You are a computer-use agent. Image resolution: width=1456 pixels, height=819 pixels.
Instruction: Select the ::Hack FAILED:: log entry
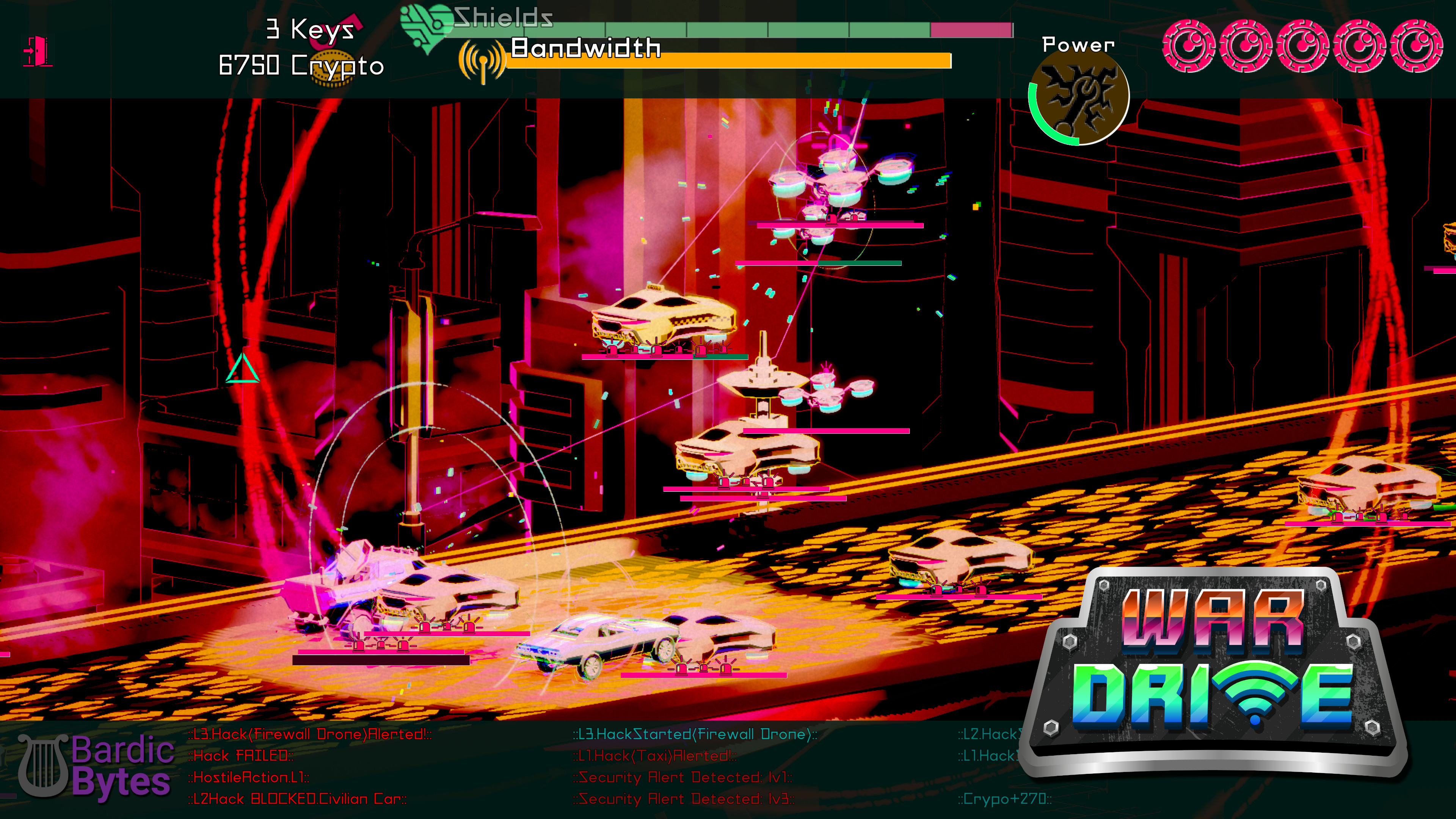240,756
